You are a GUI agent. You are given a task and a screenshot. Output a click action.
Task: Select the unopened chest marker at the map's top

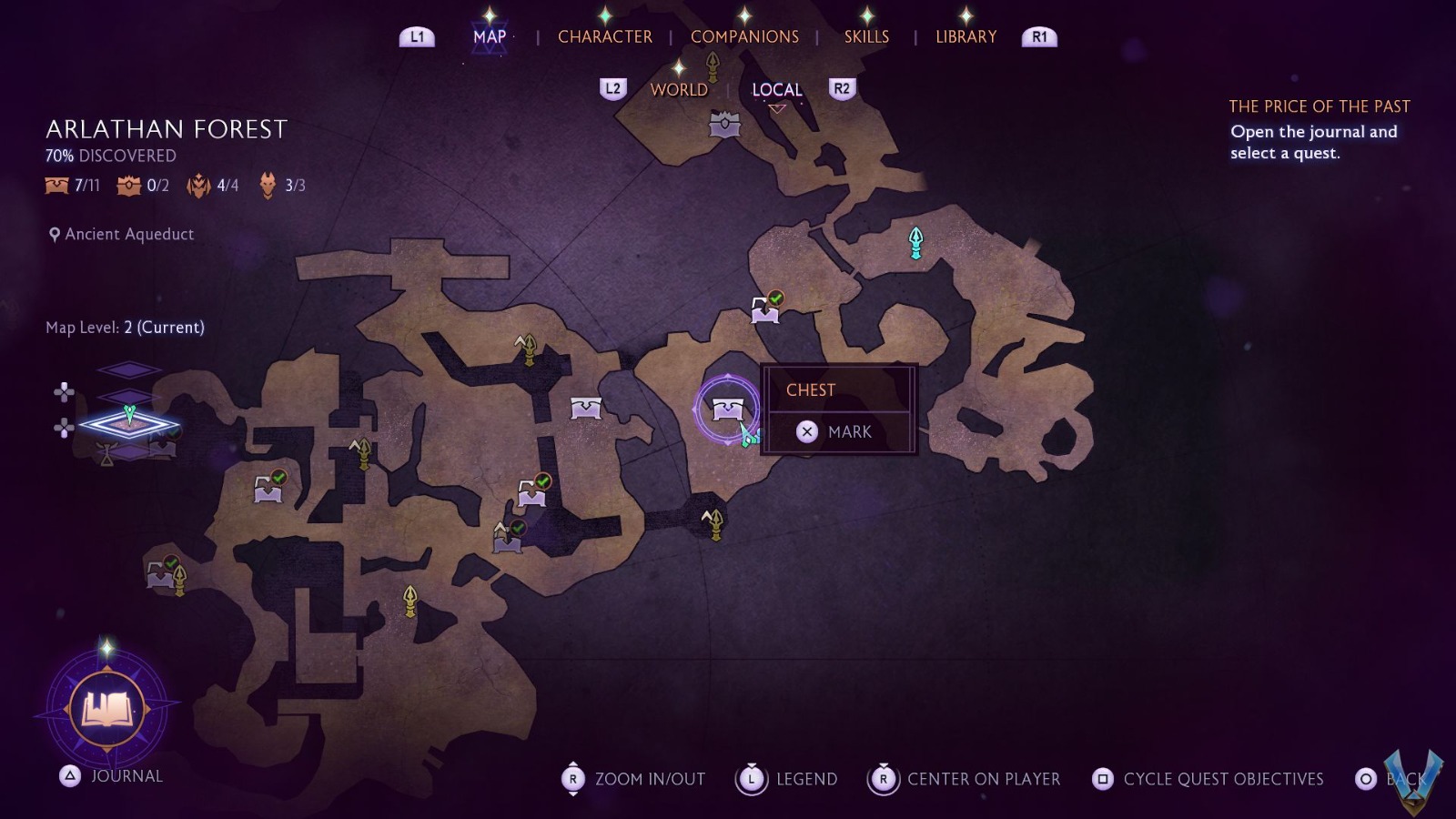[724, 124]
